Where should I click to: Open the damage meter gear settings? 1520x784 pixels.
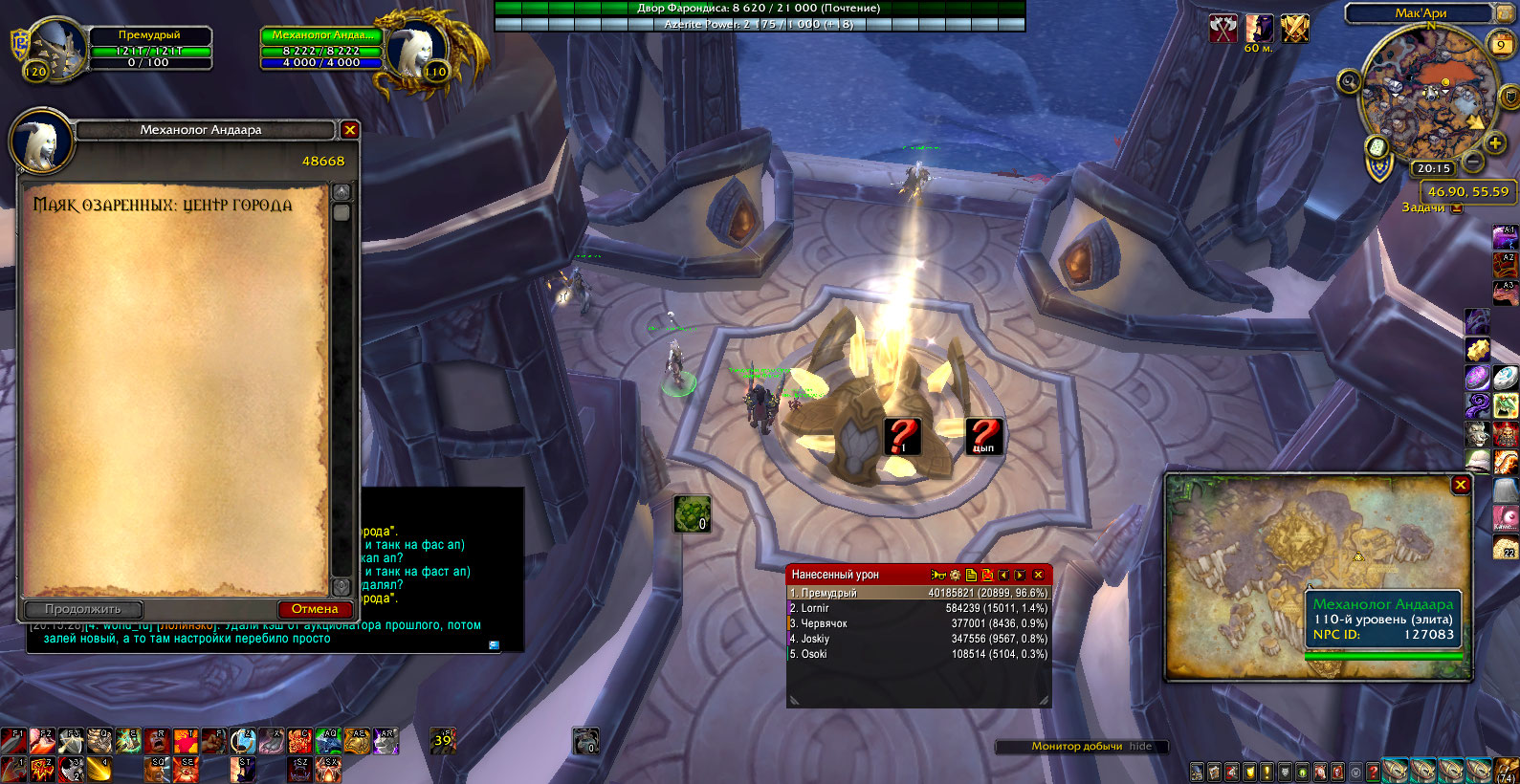tap(955, 575)
